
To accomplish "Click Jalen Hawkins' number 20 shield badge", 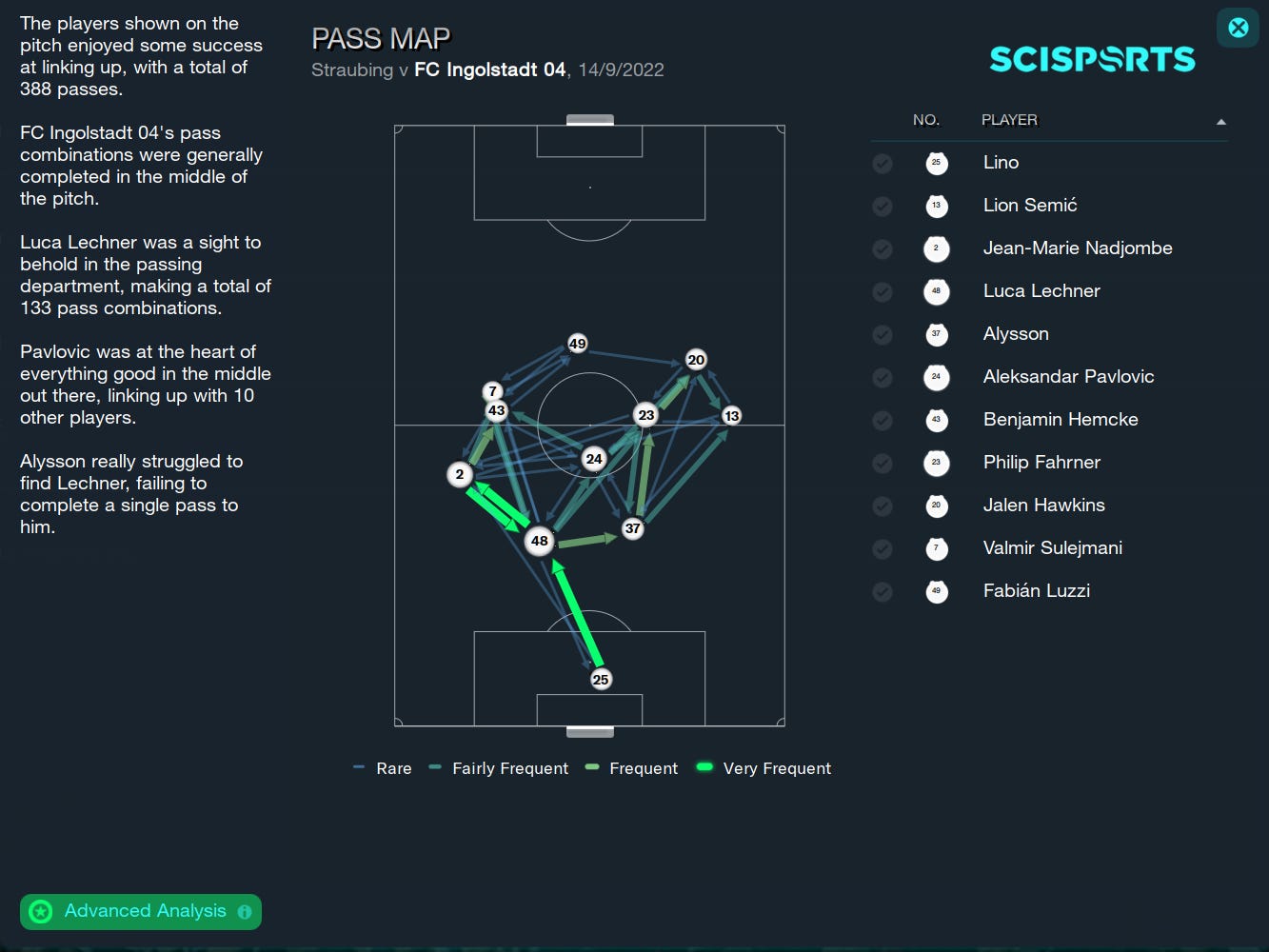I will 936,506.
